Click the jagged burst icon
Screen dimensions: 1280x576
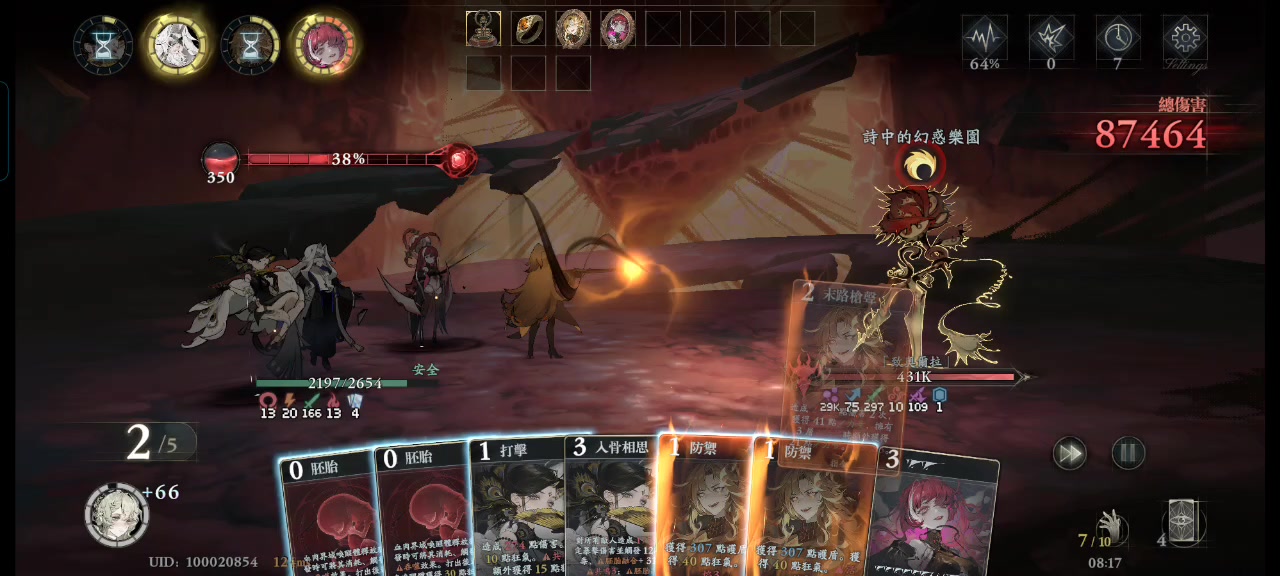(1051, 39)
